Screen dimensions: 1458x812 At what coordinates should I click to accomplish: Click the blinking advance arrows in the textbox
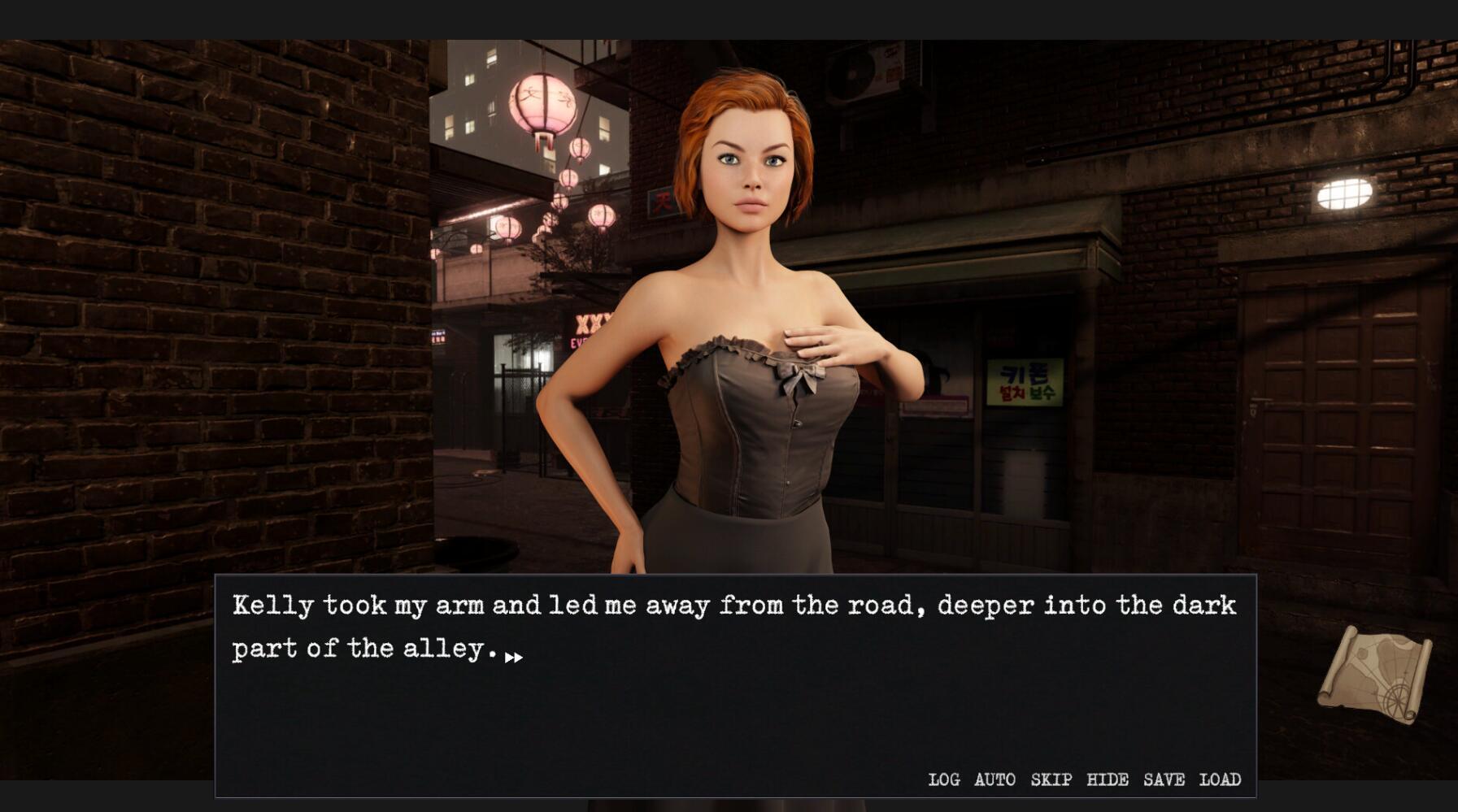pyautogui.click(x=514, y=657)
